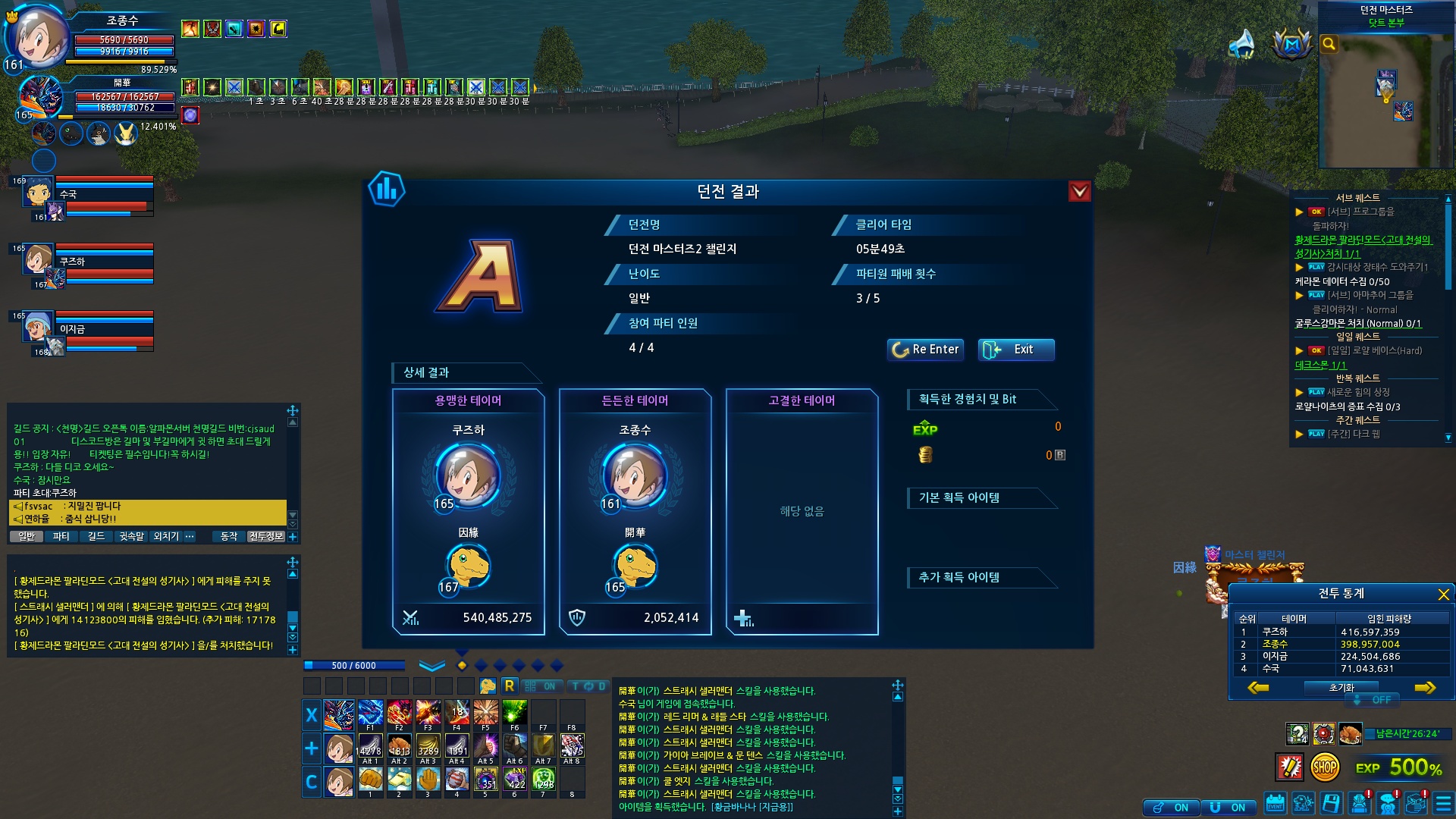This screenshot has height=819, width=1456.
Task: Switch chat to the 길드 tab
Action: [x=96, y=537]
